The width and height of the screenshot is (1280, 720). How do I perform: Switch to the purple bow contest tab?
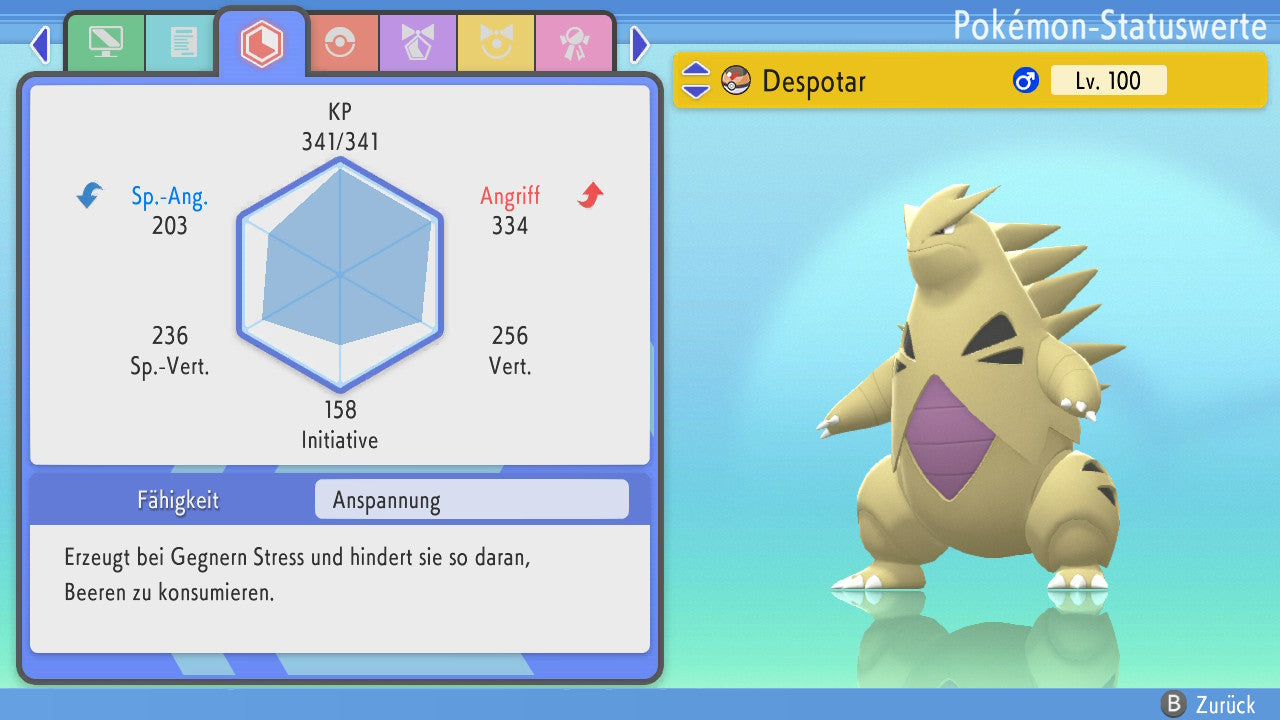[x=417, y=43]
